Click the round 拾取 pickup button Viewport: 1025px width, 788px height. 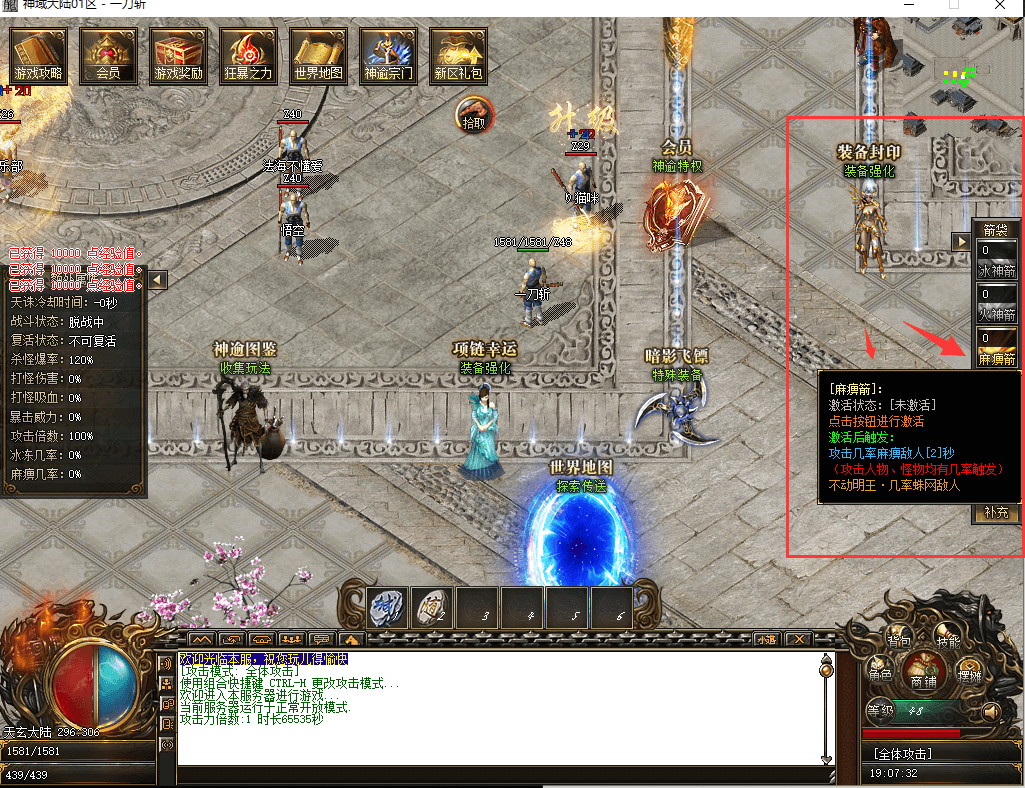(475, 115)
